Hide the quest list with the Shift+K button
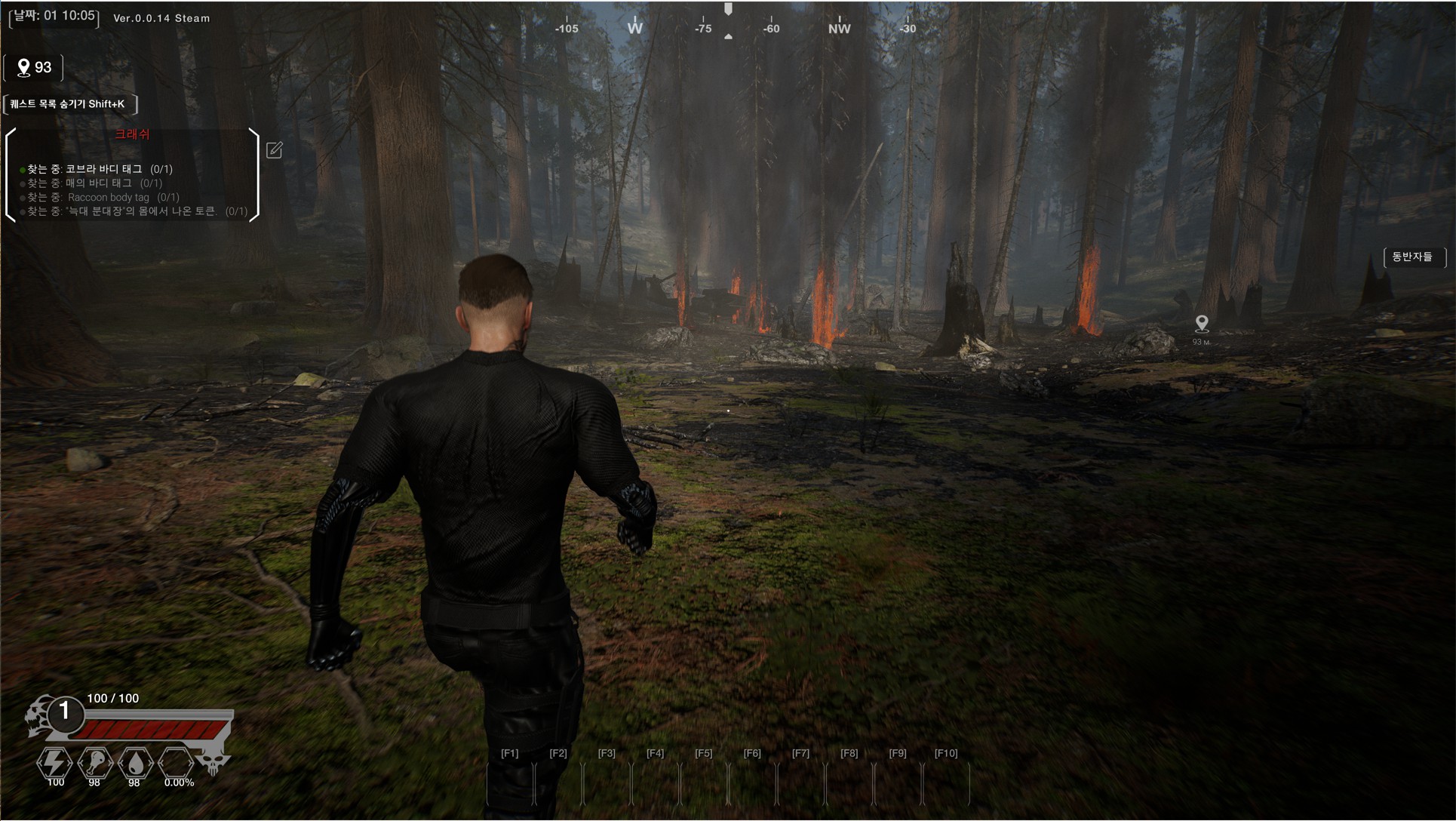Screen dimensions: 1456x821 [x=68, y=104]
